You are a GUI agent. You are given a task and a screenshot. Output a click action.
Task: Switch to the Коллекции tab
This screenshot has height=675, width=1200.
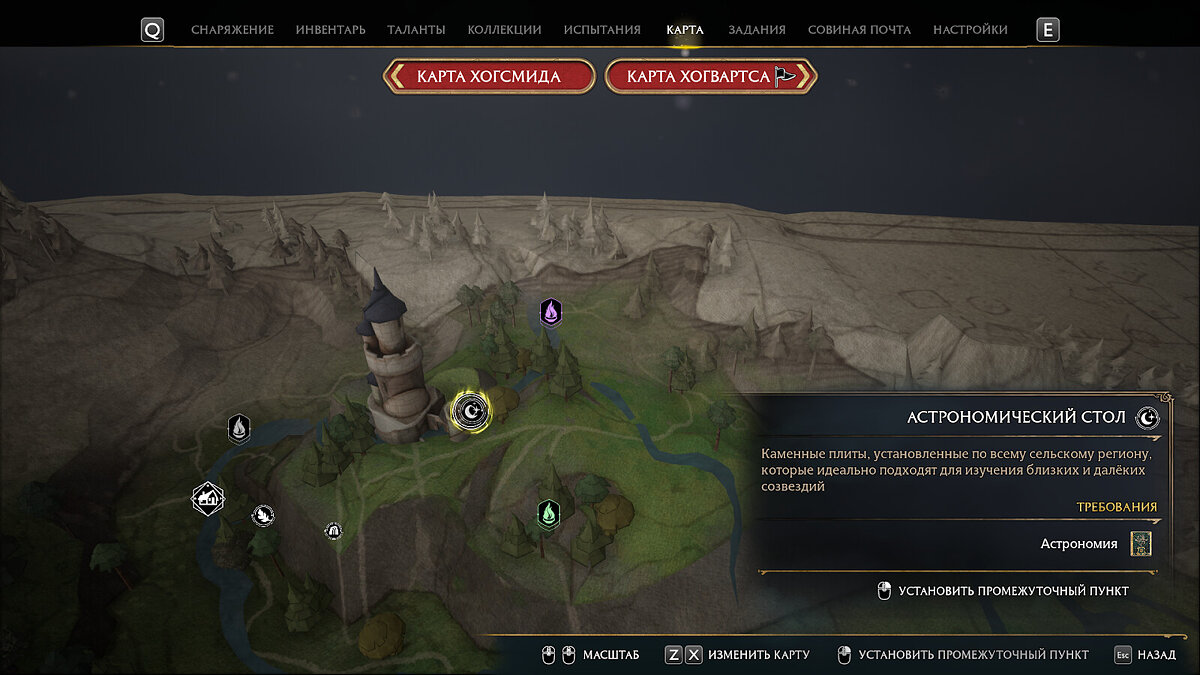coord(504,30)
